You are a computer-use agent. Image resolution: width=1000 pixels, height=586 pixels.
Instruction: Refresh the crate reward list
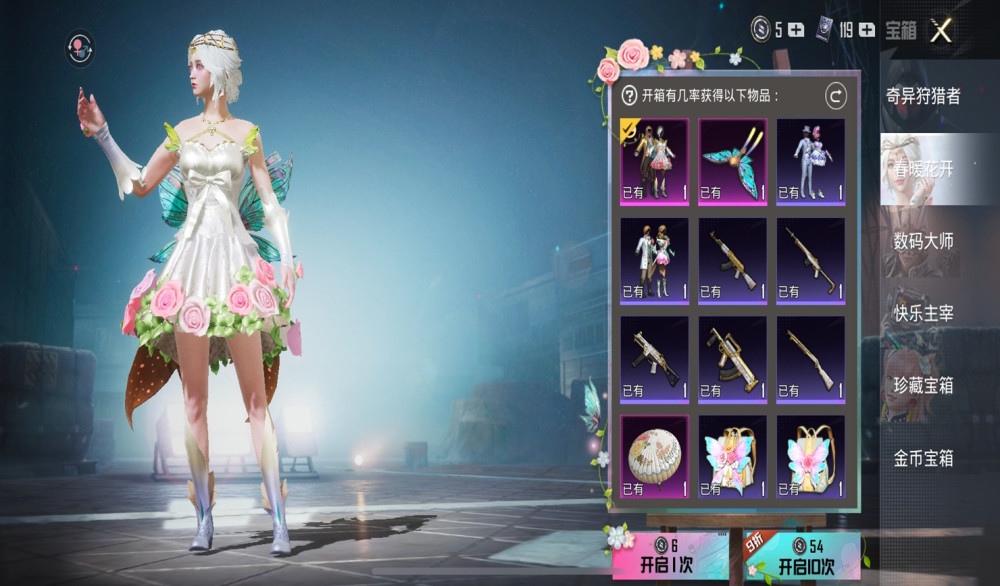click(x=835, y=96)
